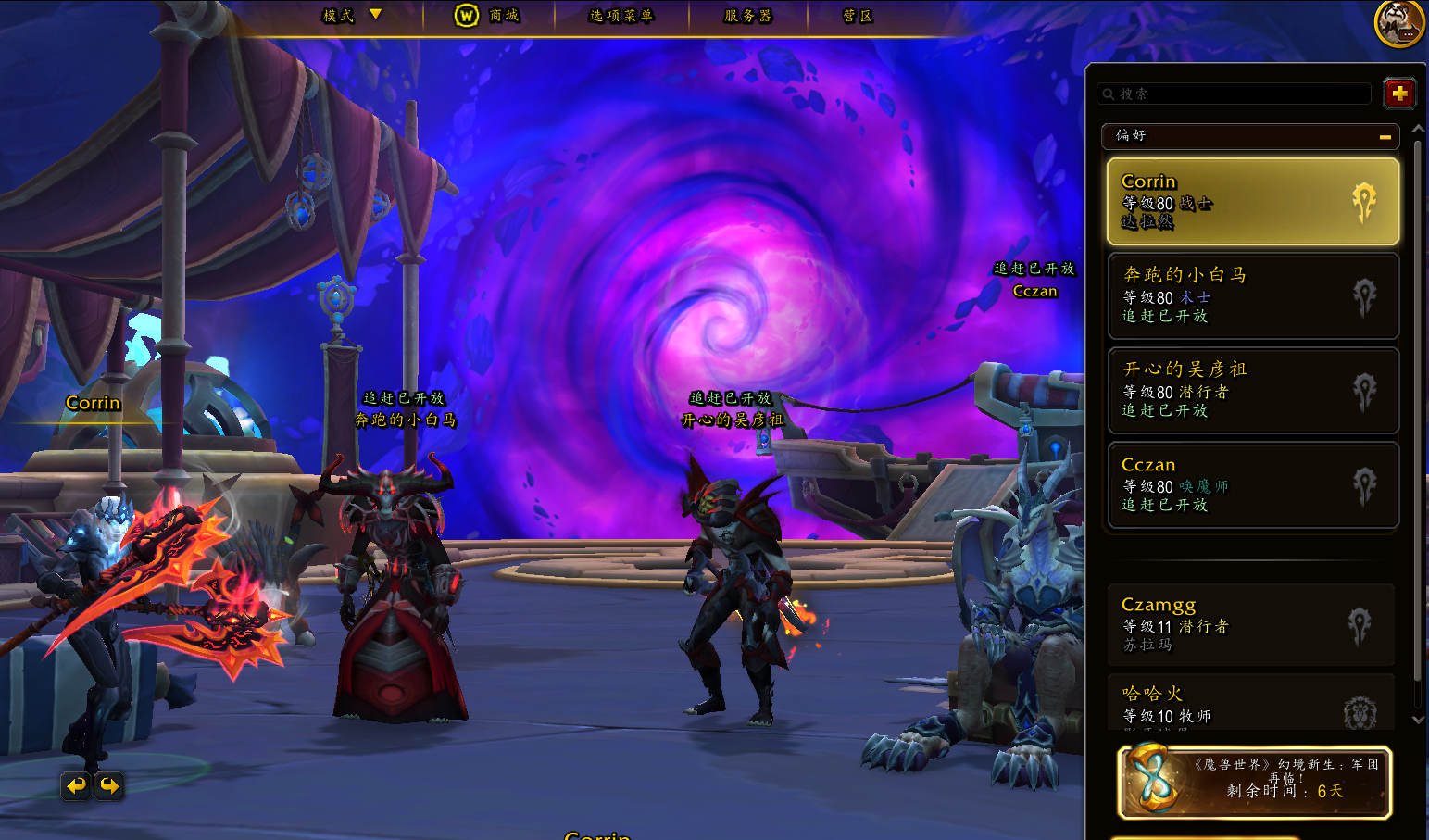Click the round portrait icon in the corner
This screenshot has height=840, width=1429.
(1398, 22)
